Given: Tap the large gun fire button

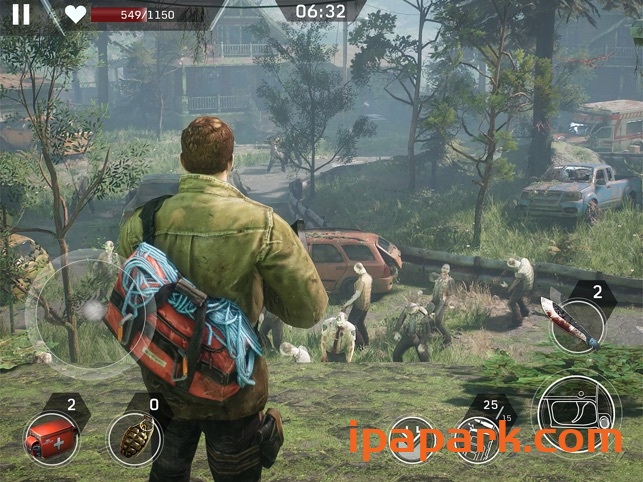Looking at the screenshot, I should coord(575,417).
